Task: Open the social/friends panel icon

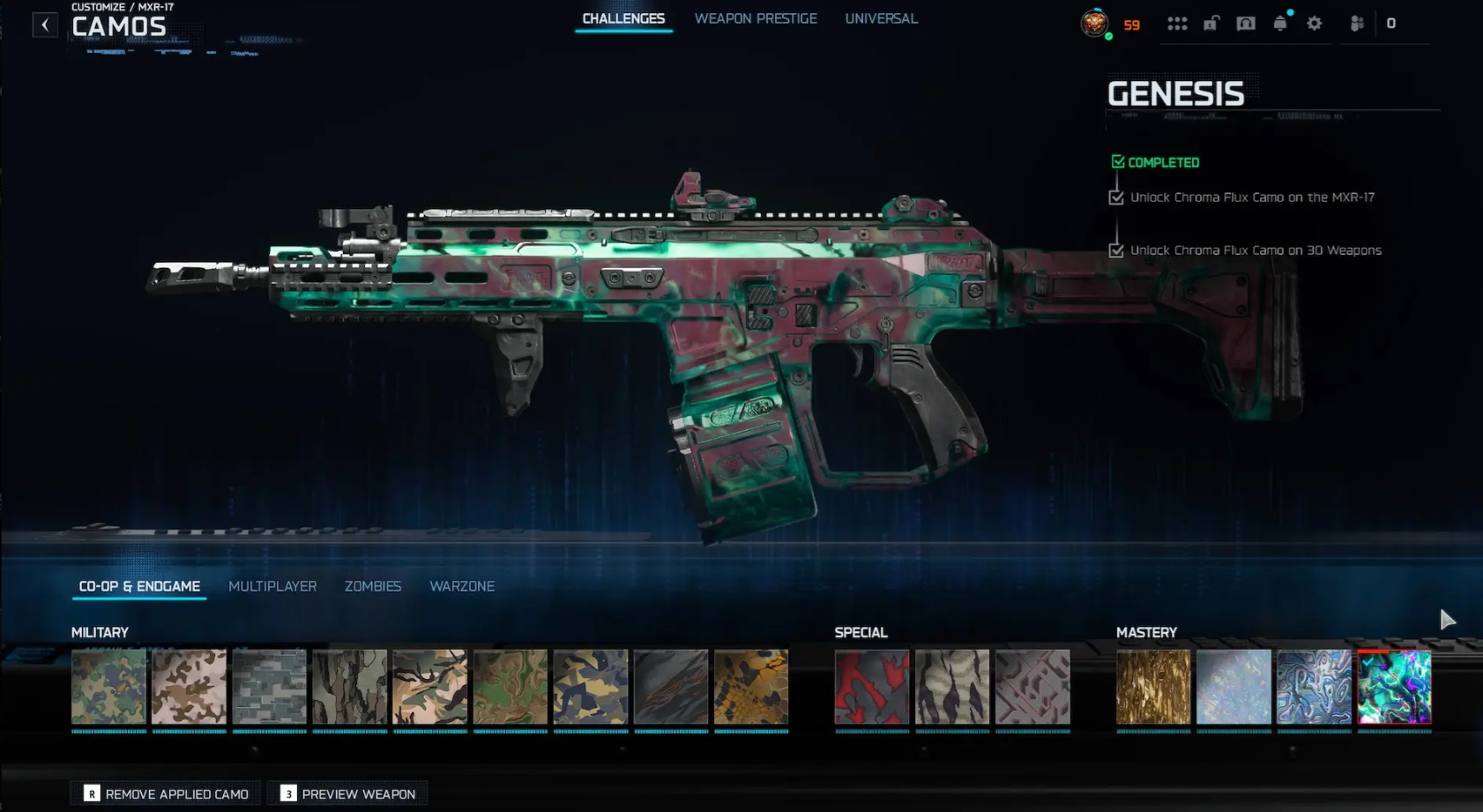Action: click(1357, 24)
